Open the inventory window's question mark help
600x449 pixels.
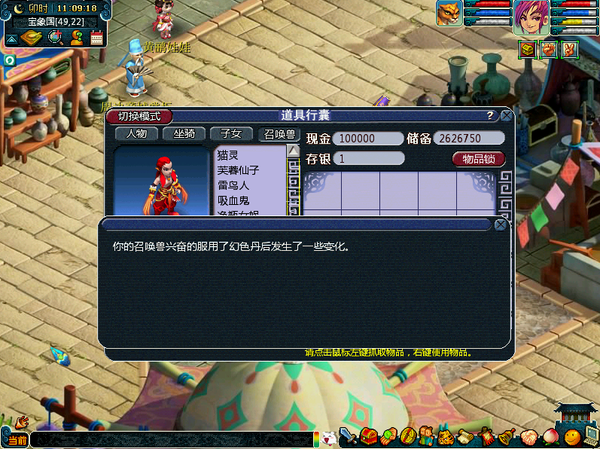point(489,116)
